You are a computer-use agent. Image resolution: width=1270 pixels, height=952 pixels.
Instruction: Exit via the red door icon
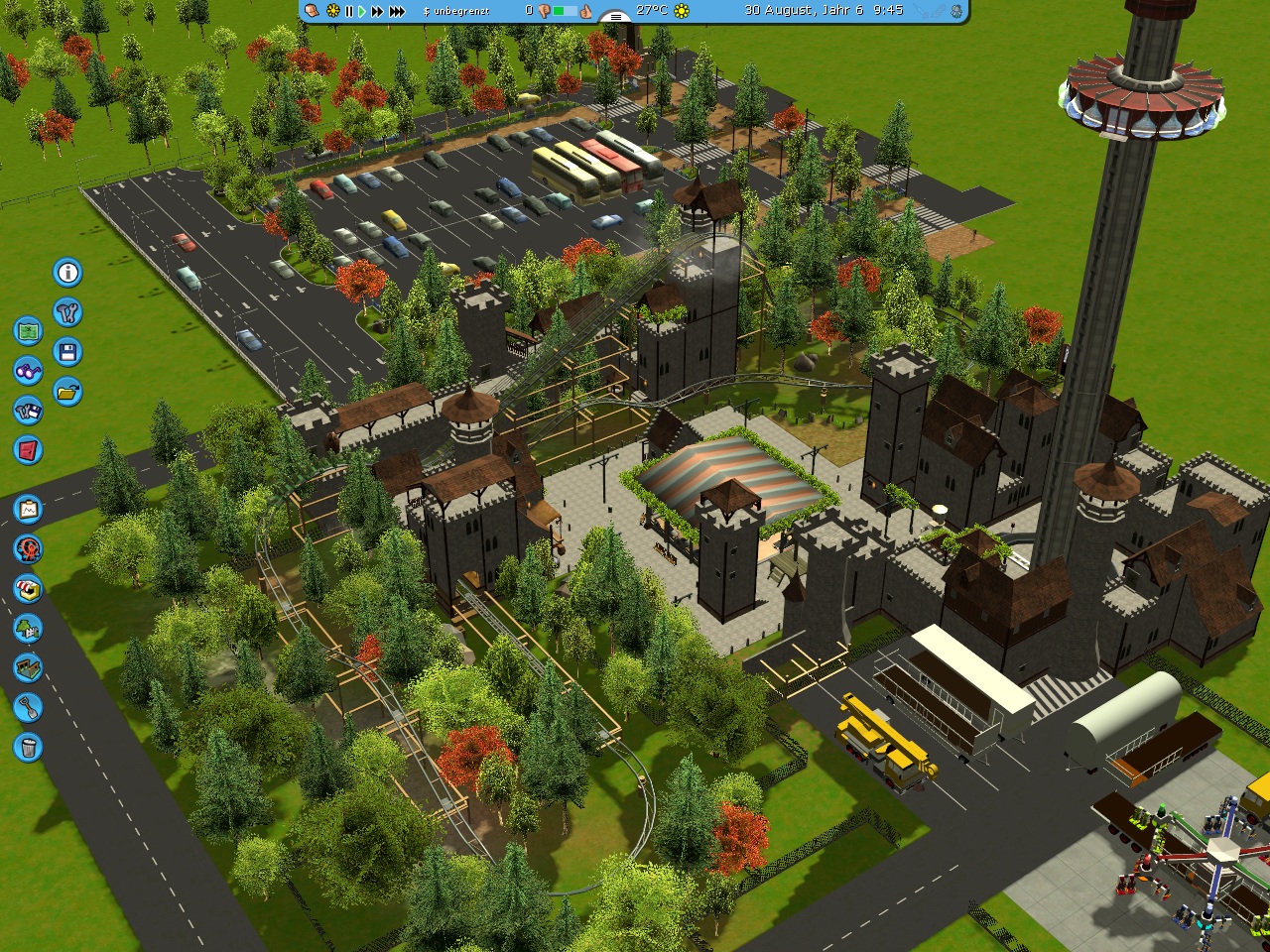tap(28, 450)
